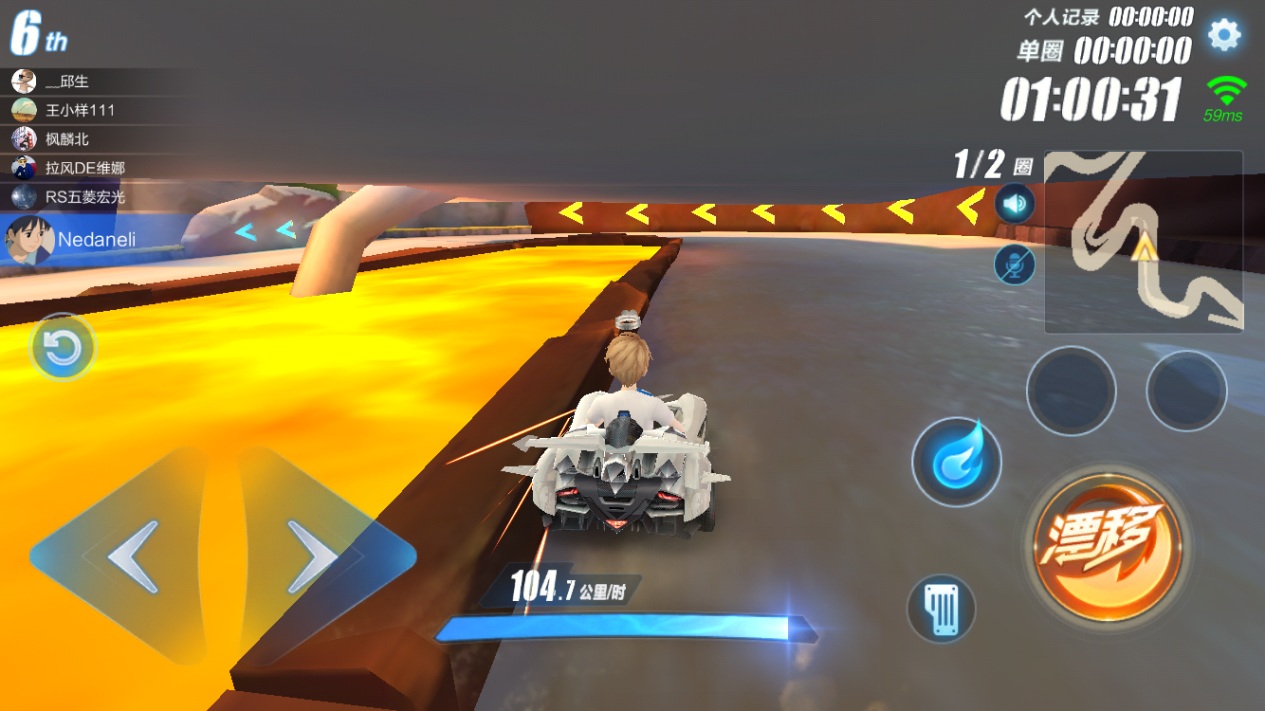1265x711 pixels.
Task: Toggle the muted microphone
Action: pyautogui.click(x=1015, y=264)
